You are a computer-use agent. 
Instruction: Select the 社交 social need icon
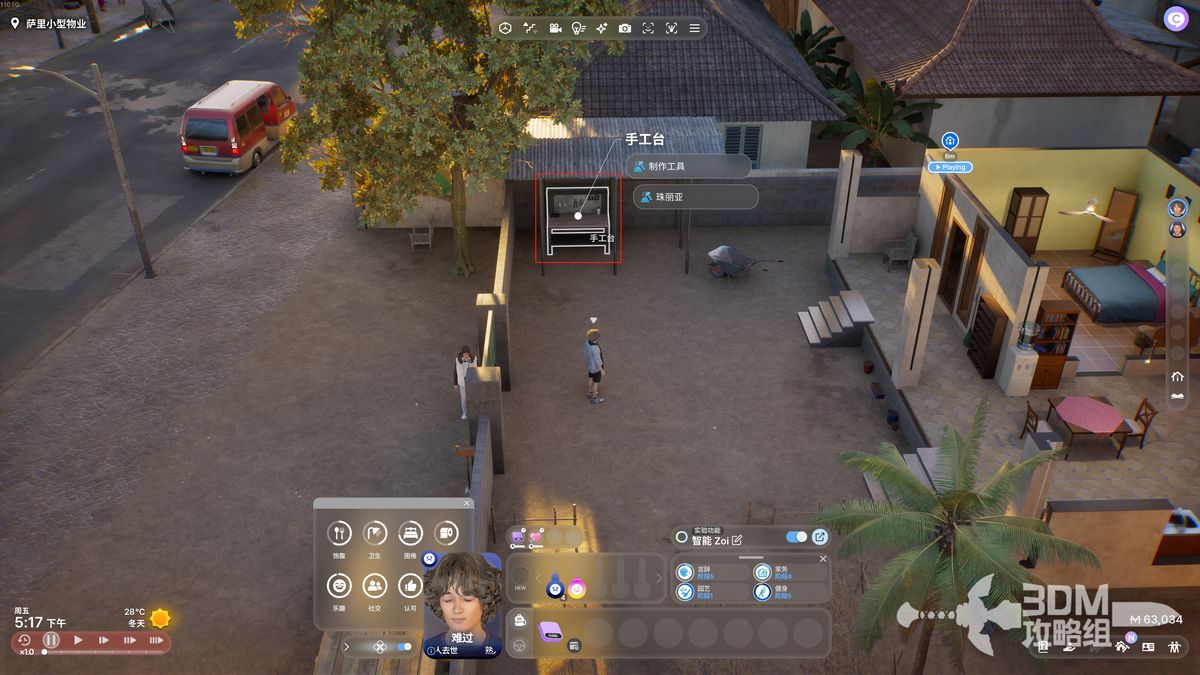point(375,585)
